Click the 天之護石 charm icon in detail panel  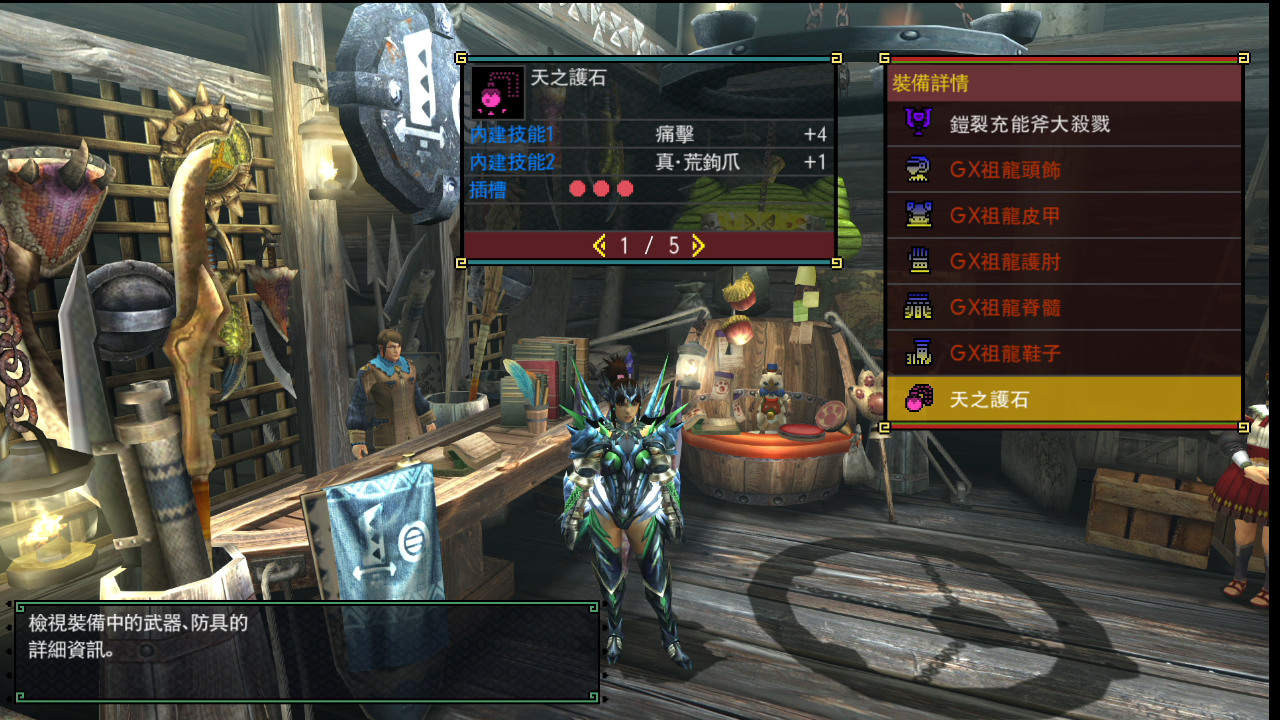coord(497,92)
